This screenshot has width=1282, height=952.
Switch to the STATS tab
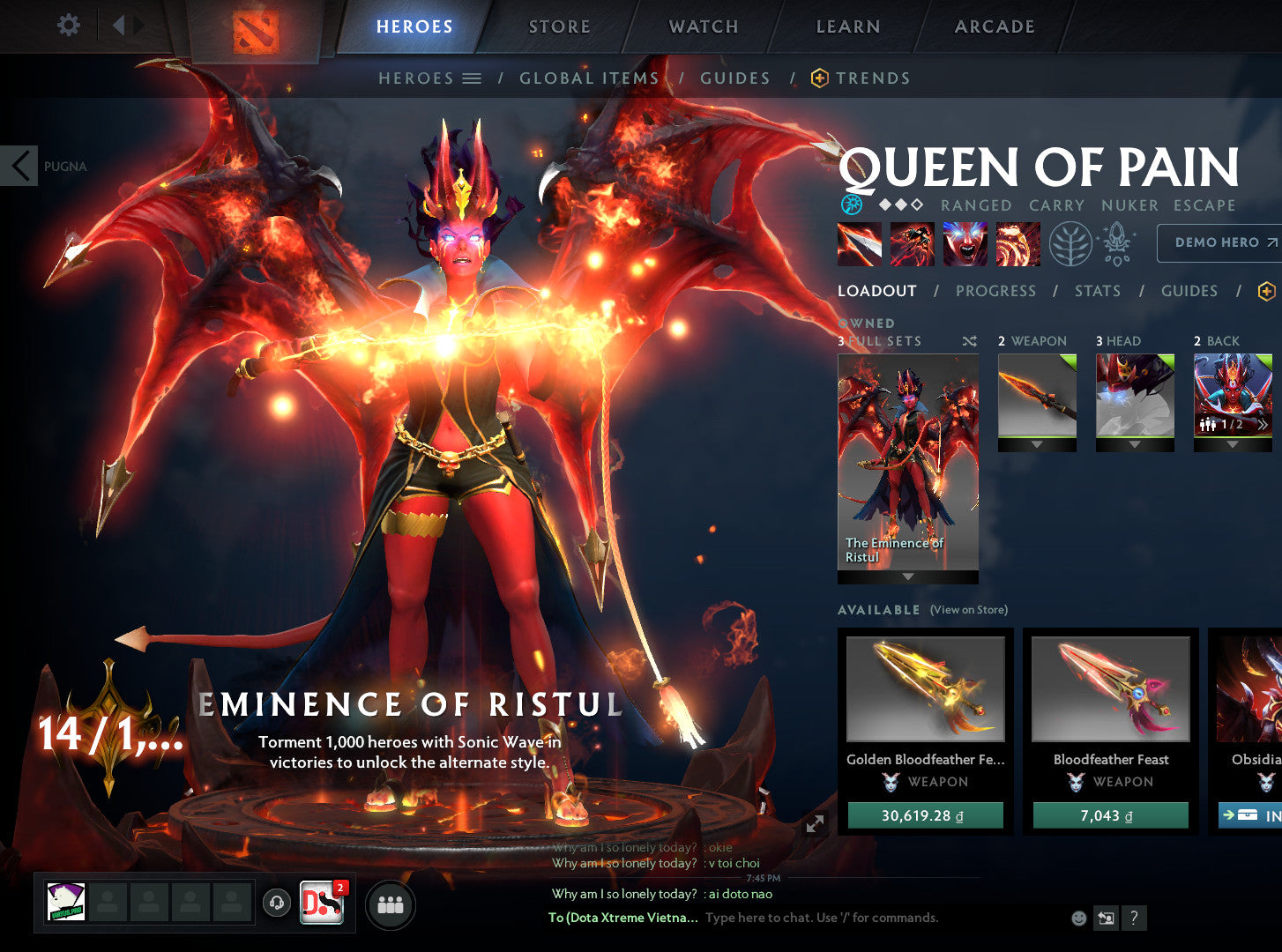tap(1098, 290)
